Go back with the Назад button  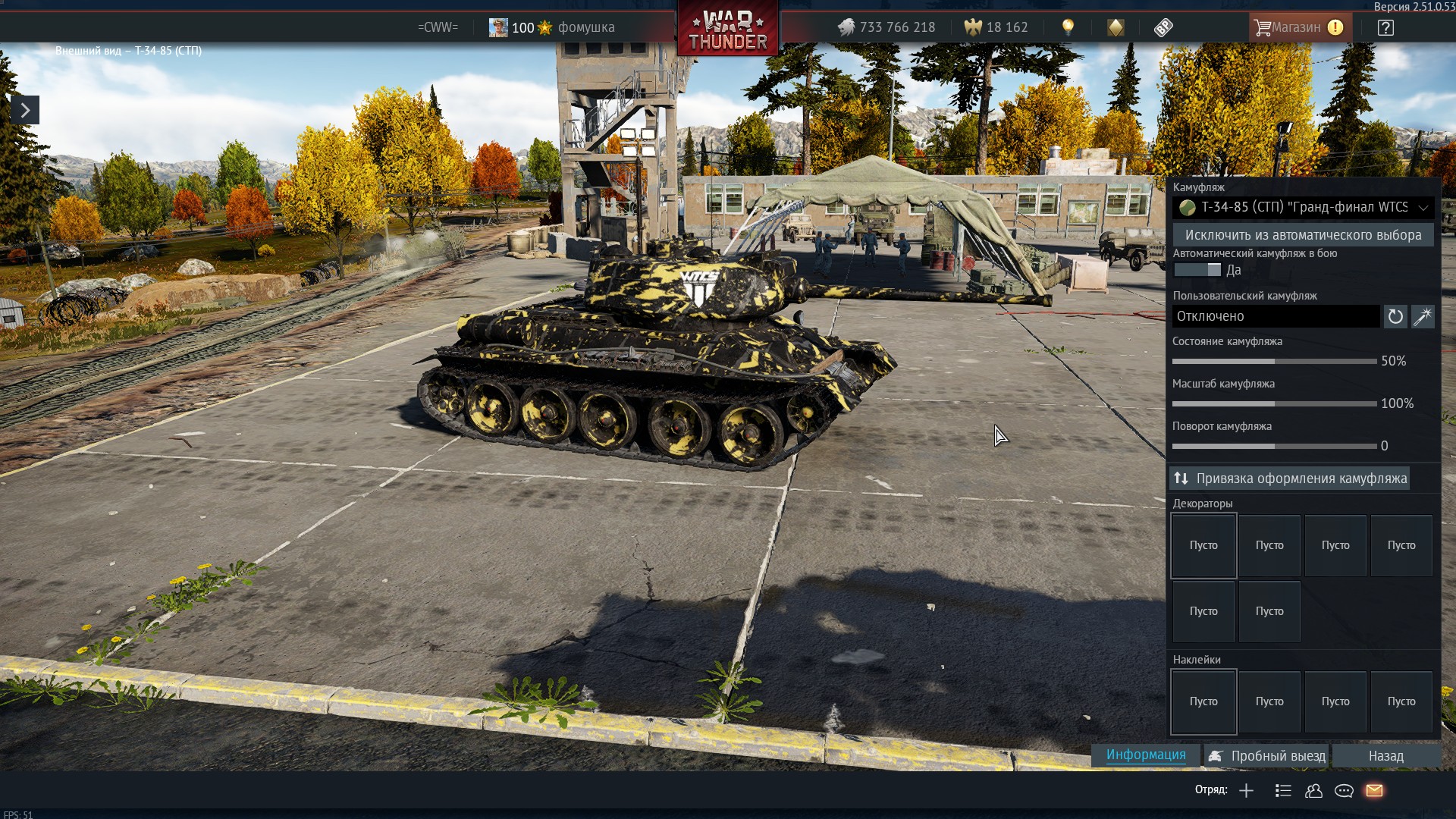[1385, 756]
